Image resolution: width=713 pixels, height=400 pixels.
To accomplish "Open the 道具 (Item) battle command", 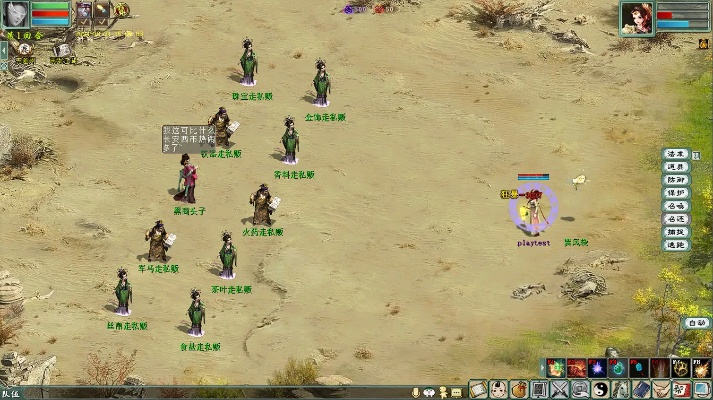I will (676, 168).
